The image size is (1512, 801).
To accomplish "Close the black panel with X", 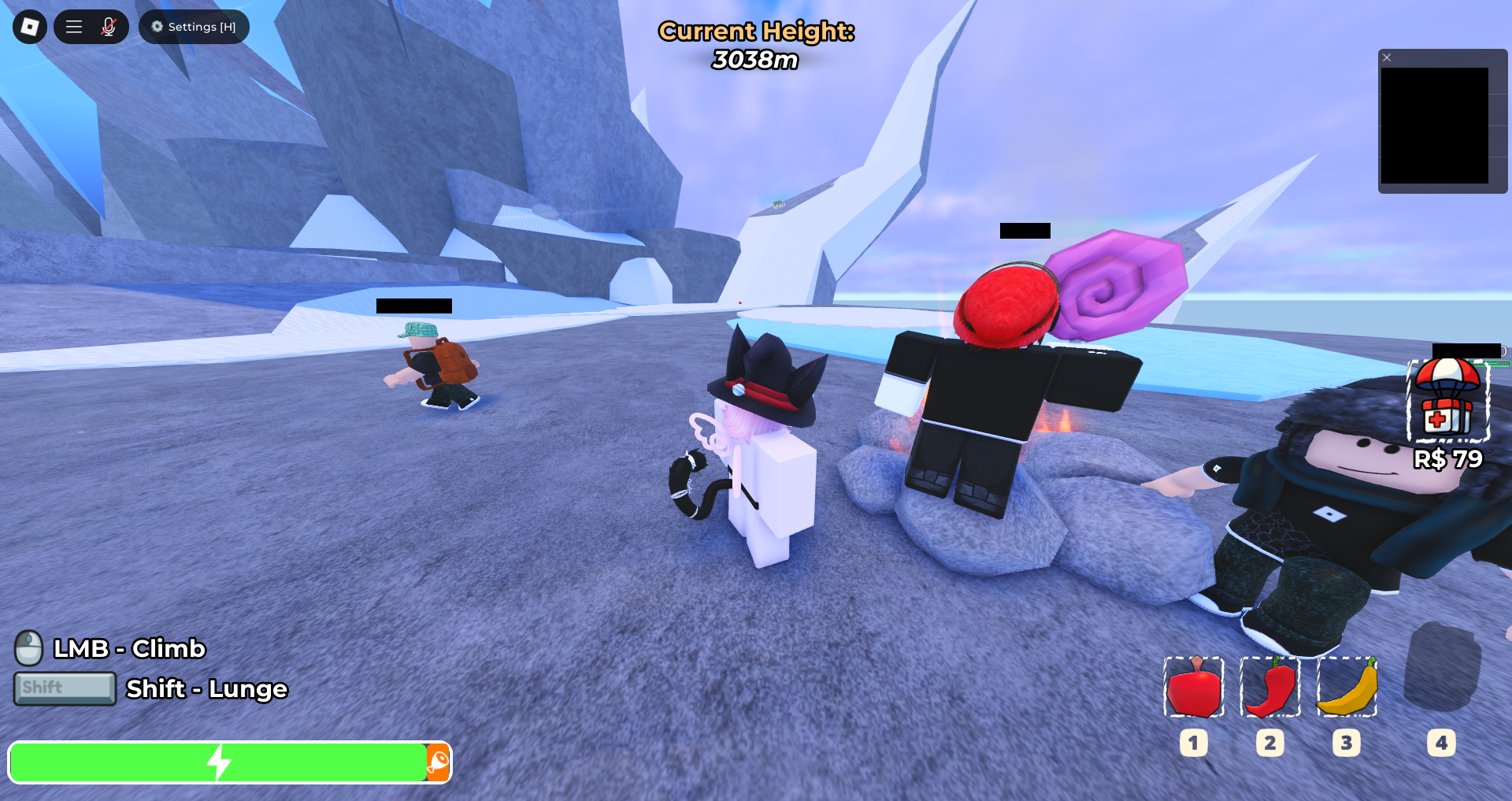I will tap(1387, 57).
